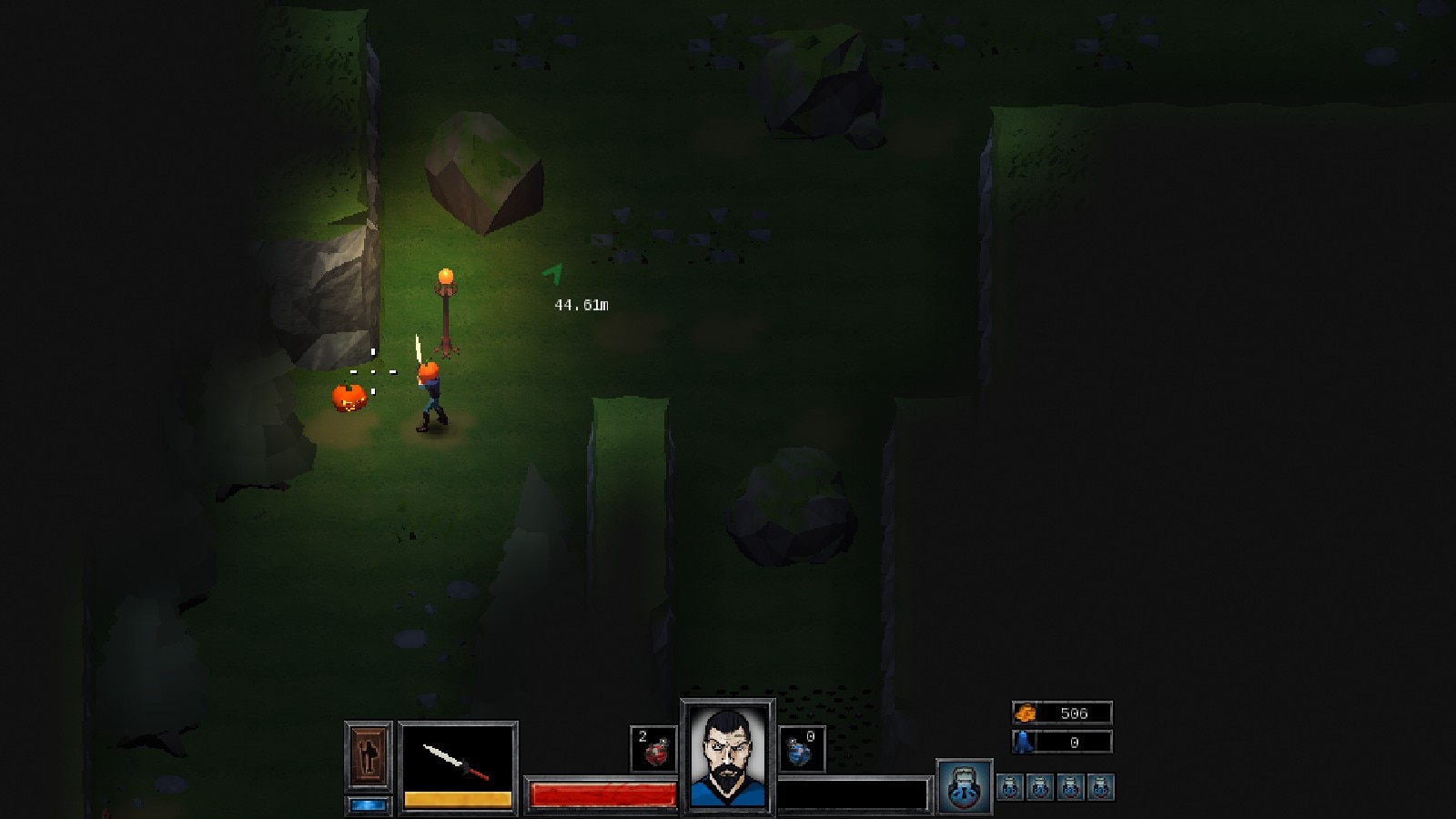Click the bearded hero portrait
Image resolution: width=1456 pixels, height=819 pixels.
[727, 756]
